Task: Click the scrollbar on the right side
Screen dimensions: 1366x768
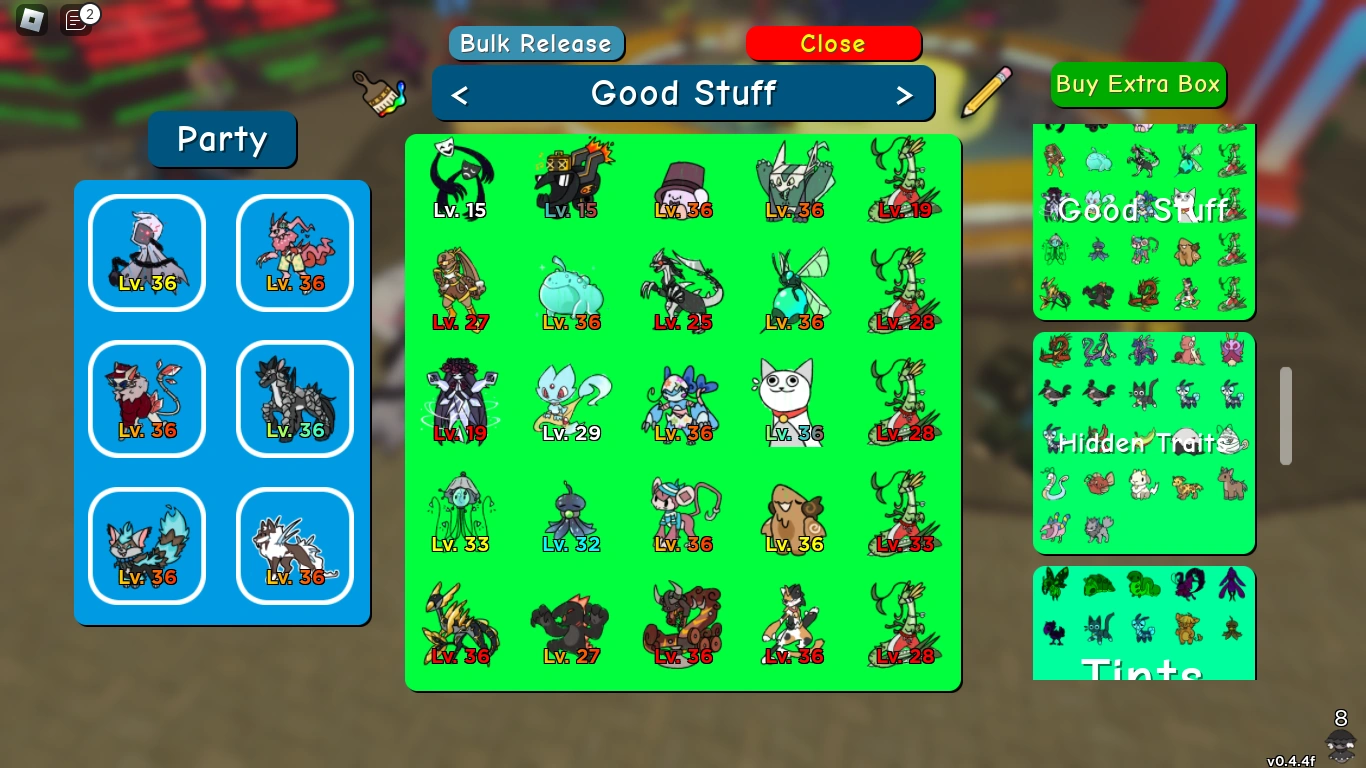Action: [1286, 415]
